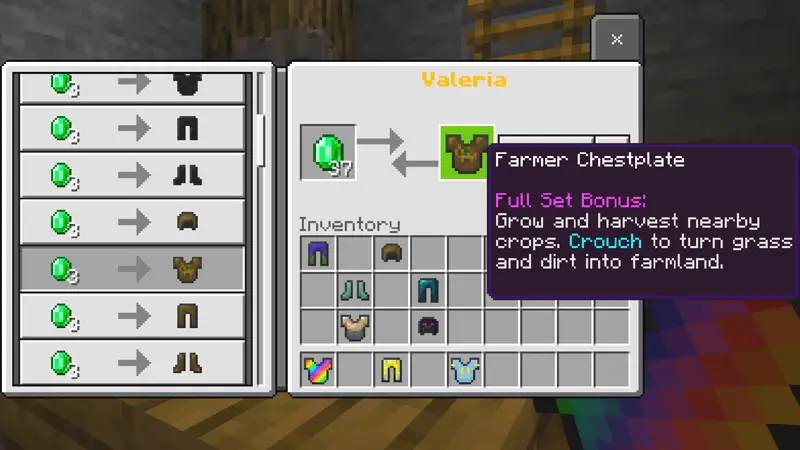Select the teal boots inventory slot

click(355, 290)
